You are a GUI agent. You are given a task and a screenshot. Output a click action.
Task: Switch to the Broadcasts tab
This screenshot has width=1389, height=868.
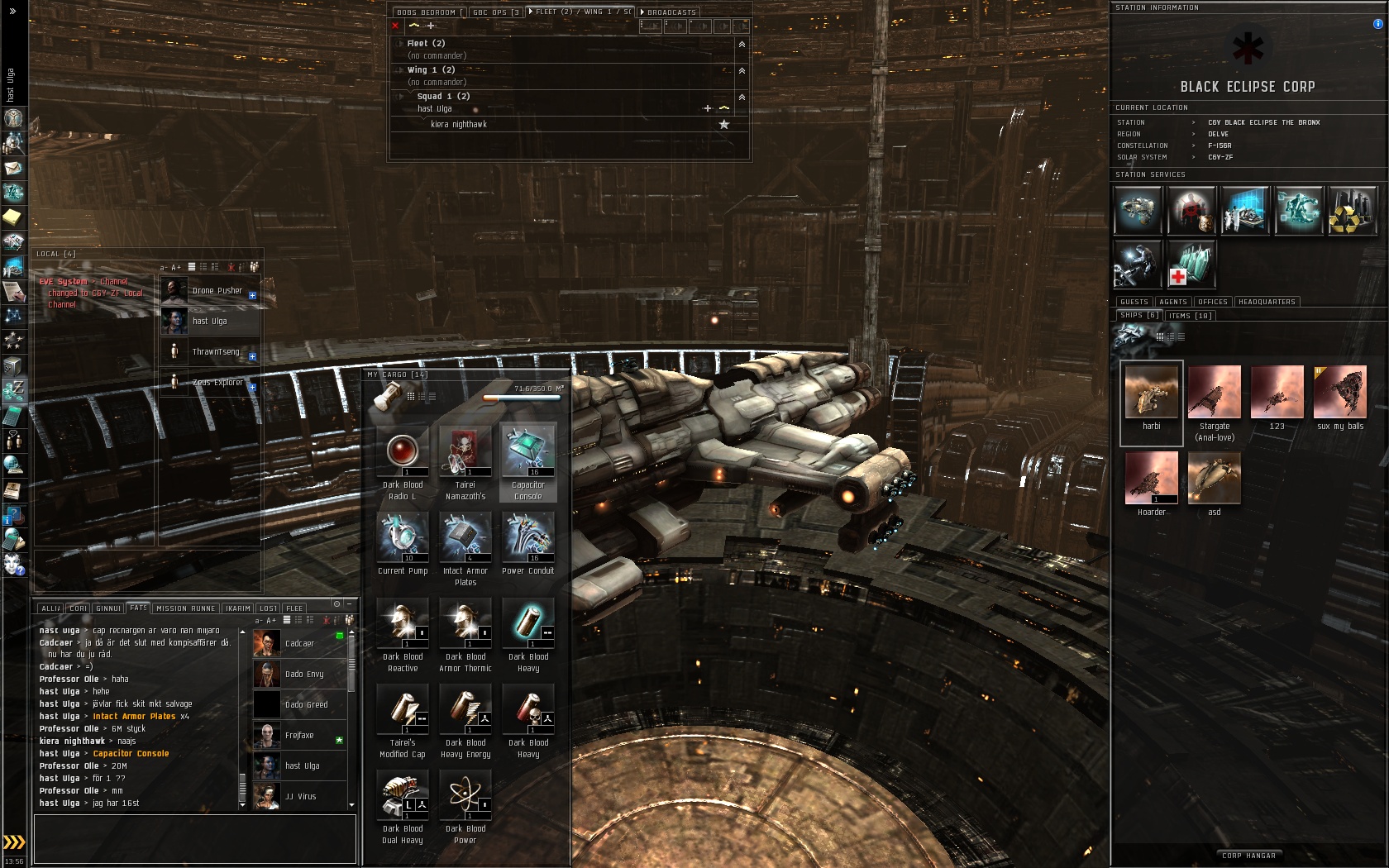point(671,12)
